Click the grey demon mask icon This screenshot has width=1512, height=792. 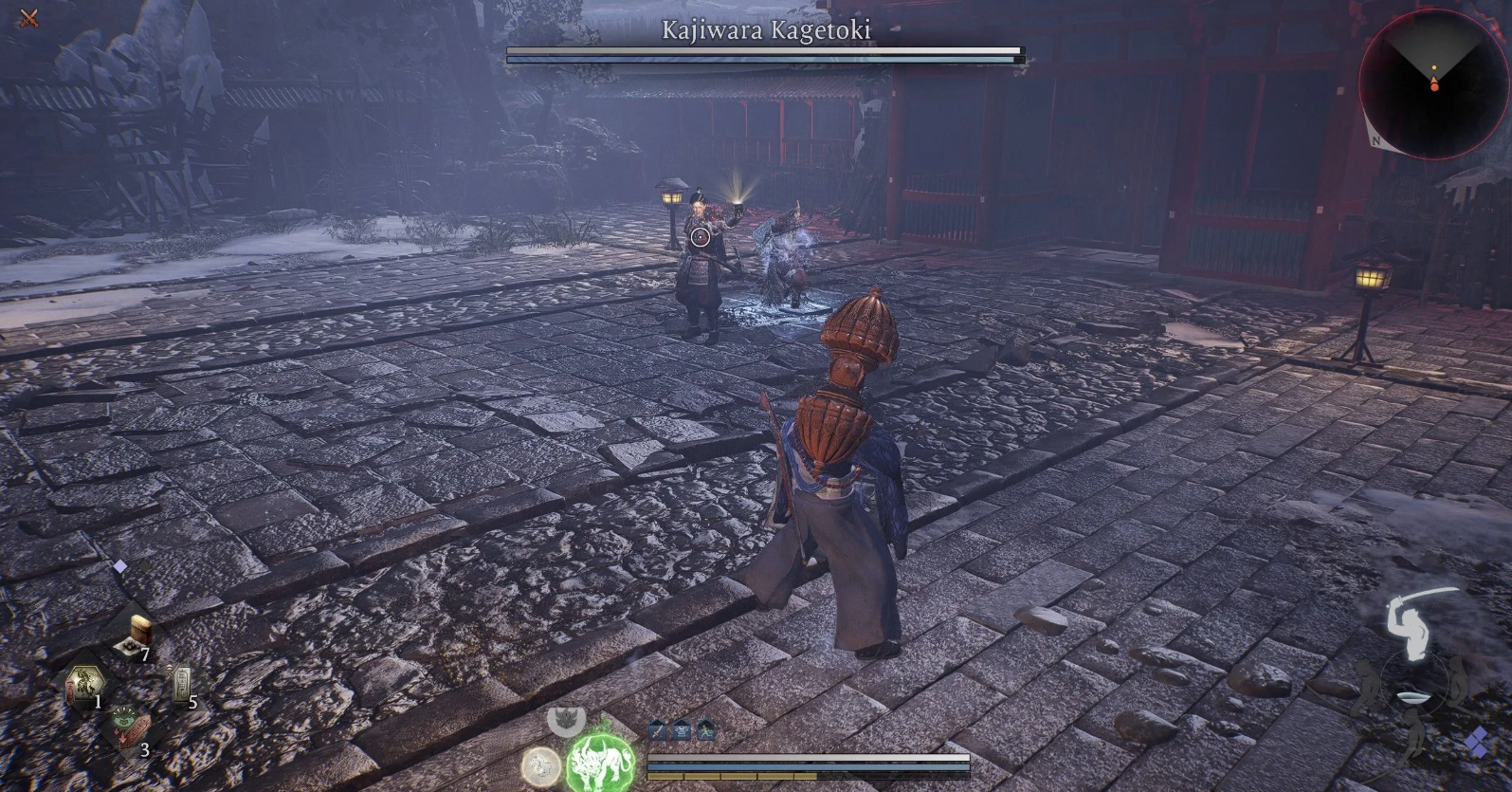coord(566,718)
